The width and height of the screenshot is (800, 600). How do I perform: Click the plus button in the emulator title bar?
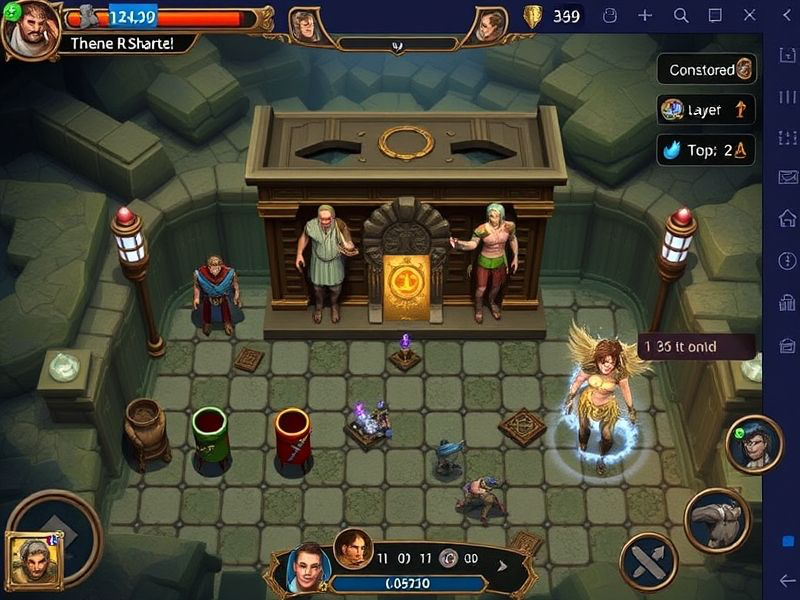click(645, 16)
